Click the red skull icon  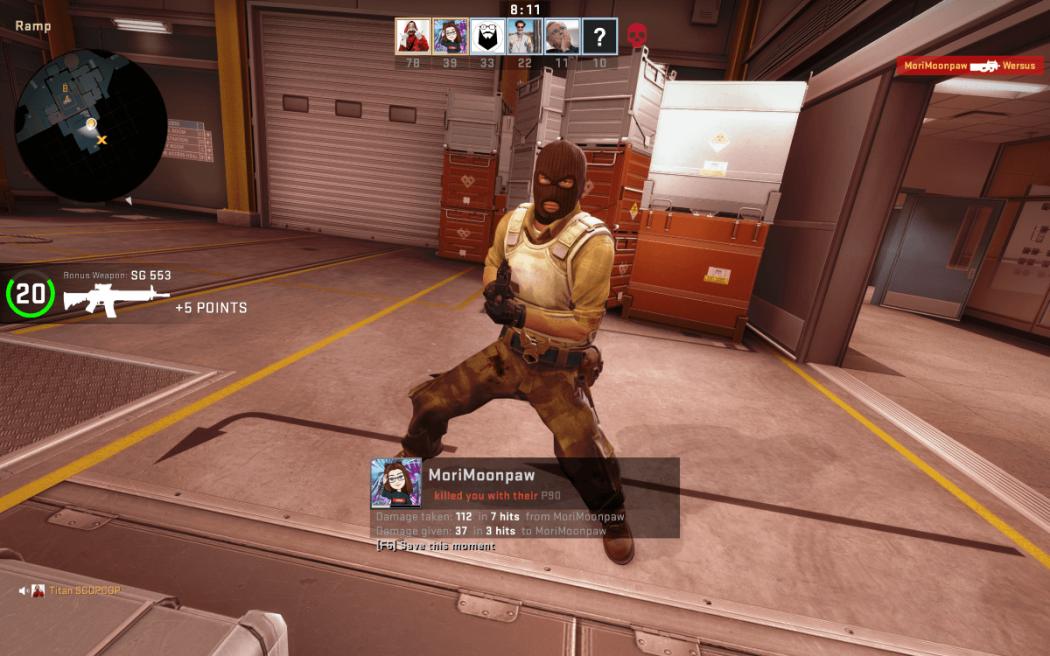(x=636, y=36)
